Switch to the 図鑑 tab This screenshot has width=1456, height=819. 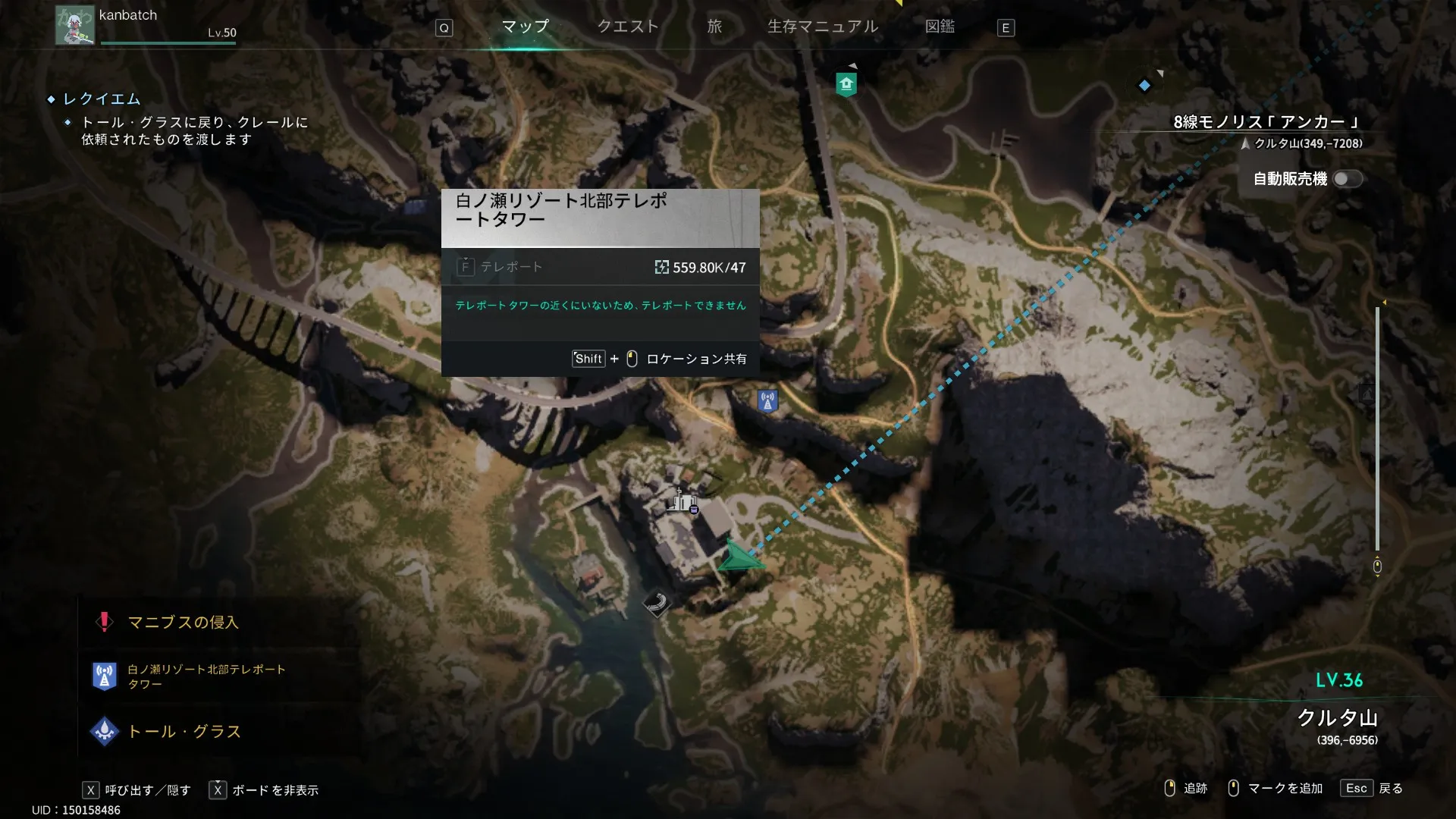click(940, 27)
